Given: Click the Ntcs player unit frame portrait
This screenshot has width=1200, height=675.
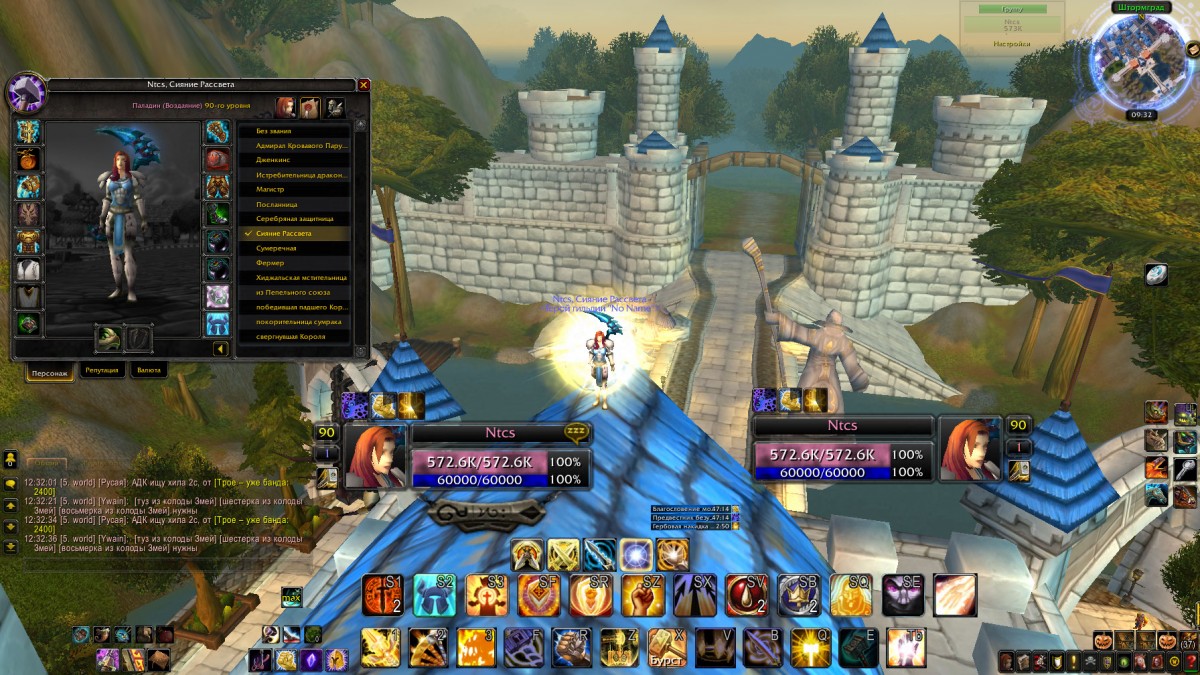Looking at the screenshot, I should coord(376,456).
